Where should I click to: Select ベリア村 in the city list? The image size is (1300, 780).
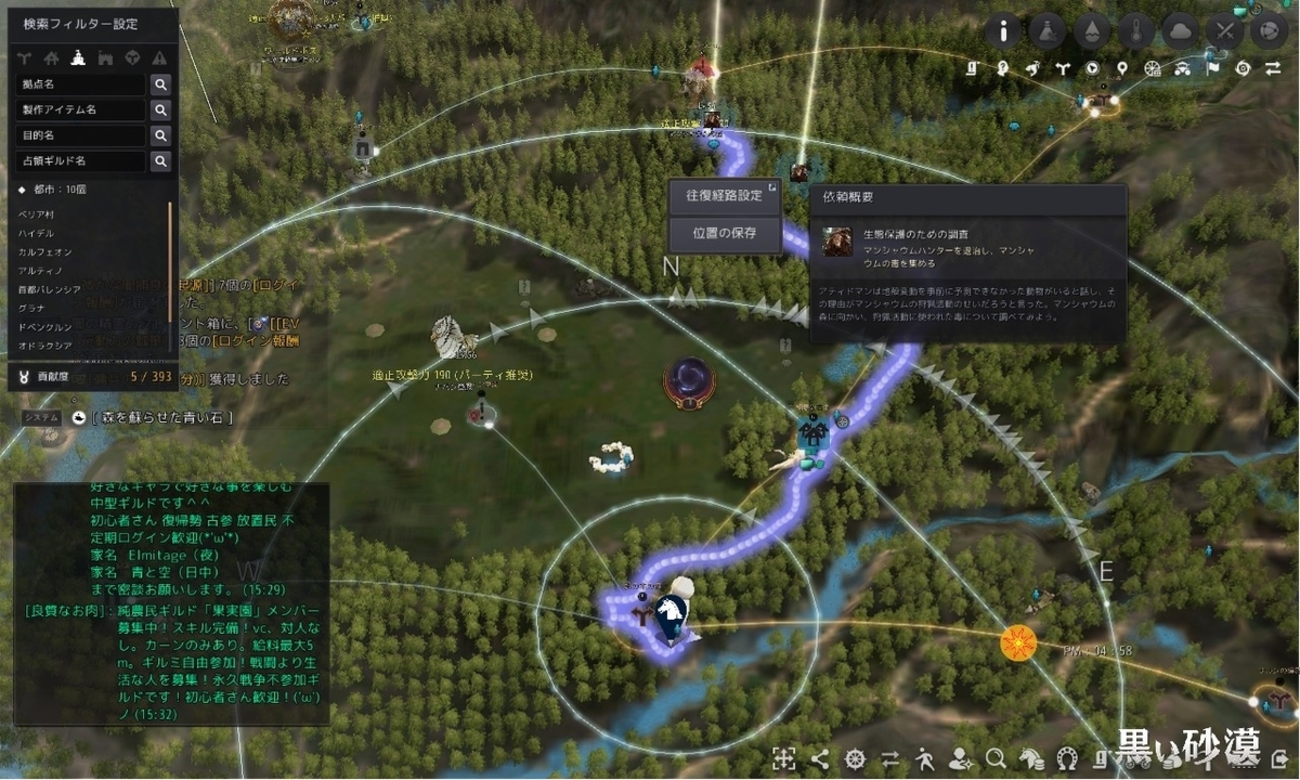pyautogui.click(x=38, y=215)
